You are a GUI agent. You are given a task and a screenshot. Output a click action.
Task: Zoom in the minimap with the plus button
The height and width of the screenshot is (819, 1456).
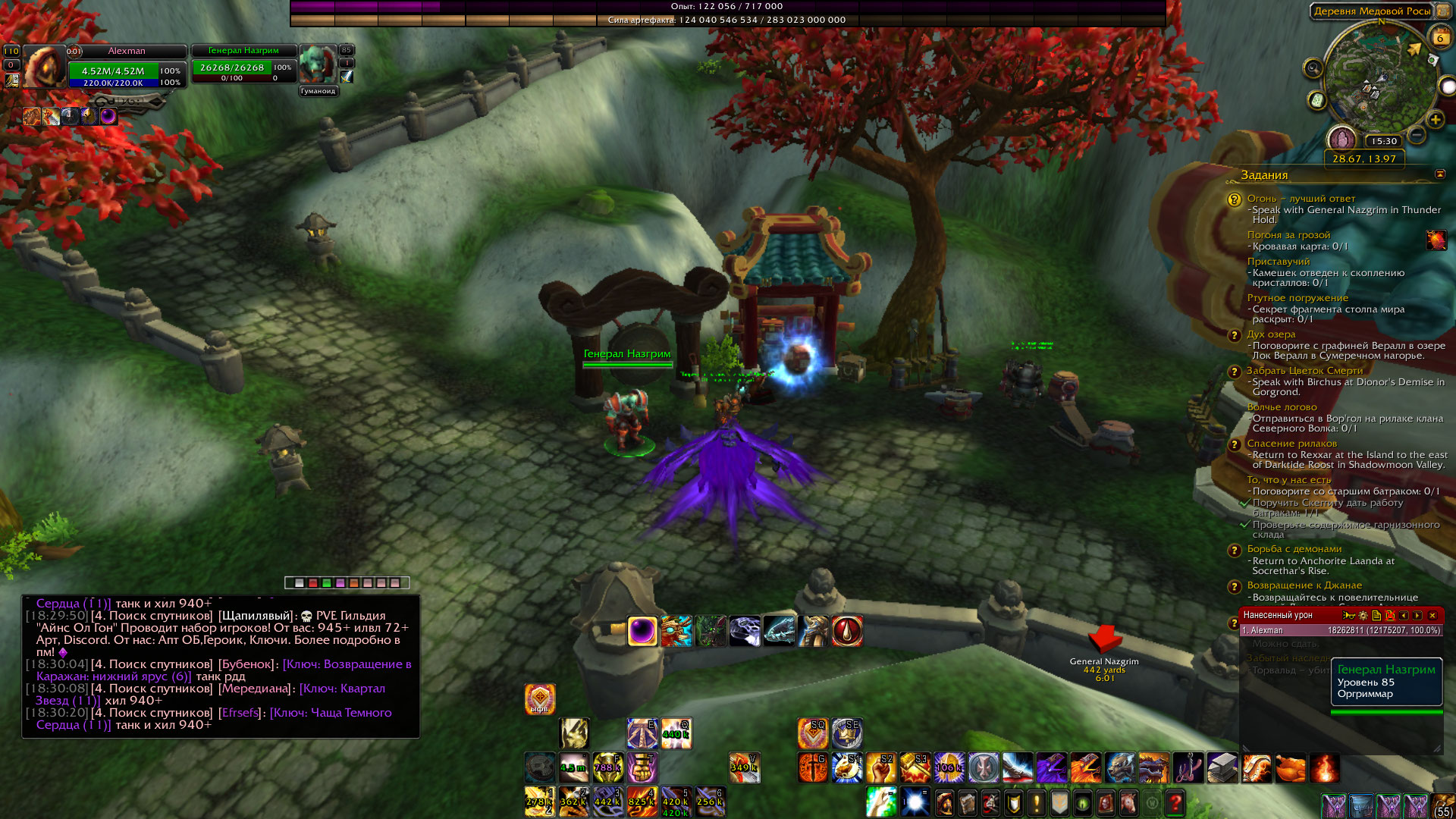[x=1435, y=120]
